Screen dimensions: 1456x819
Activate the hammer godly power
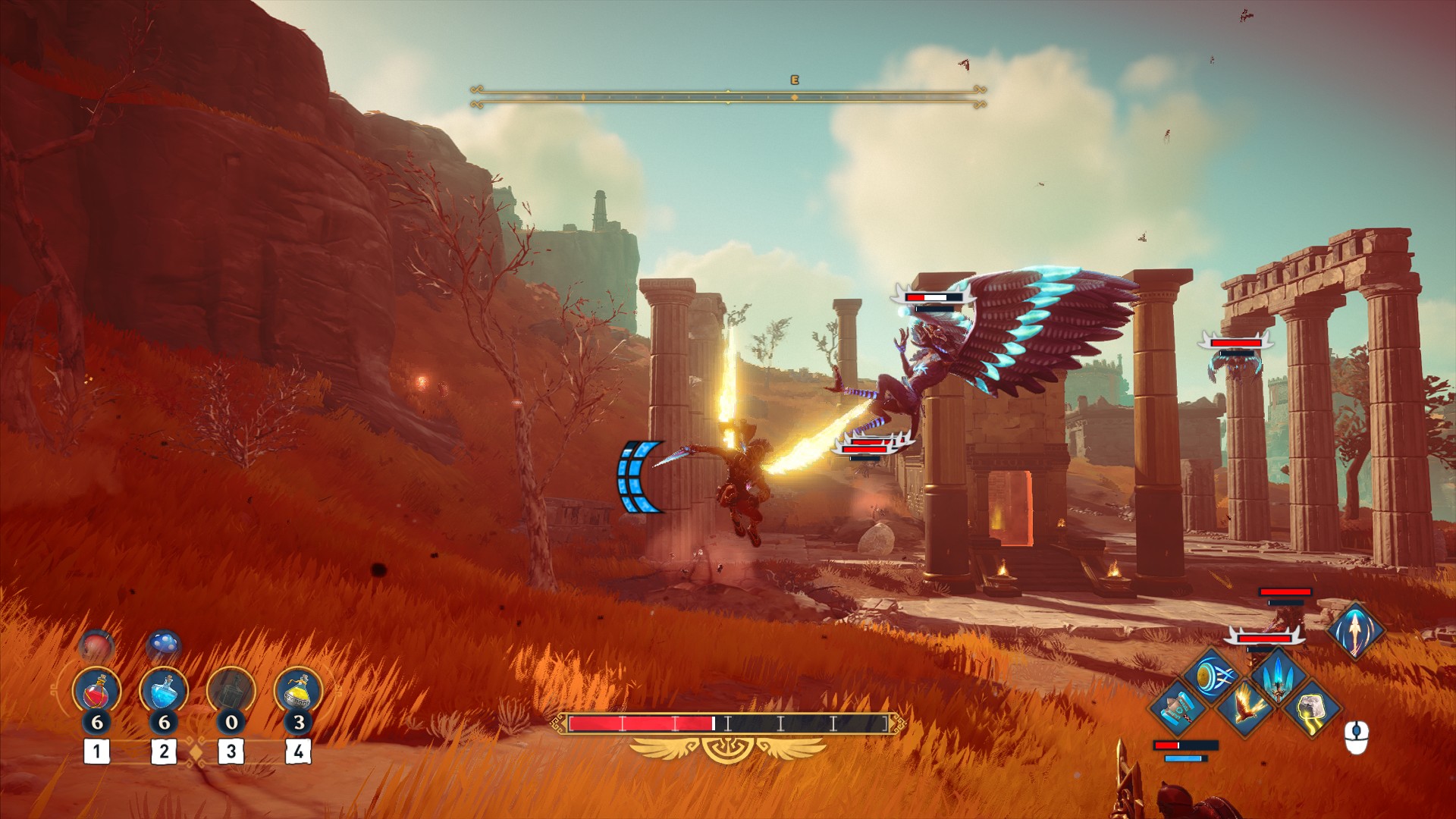pyautogui.click(x=1176, y=708)
